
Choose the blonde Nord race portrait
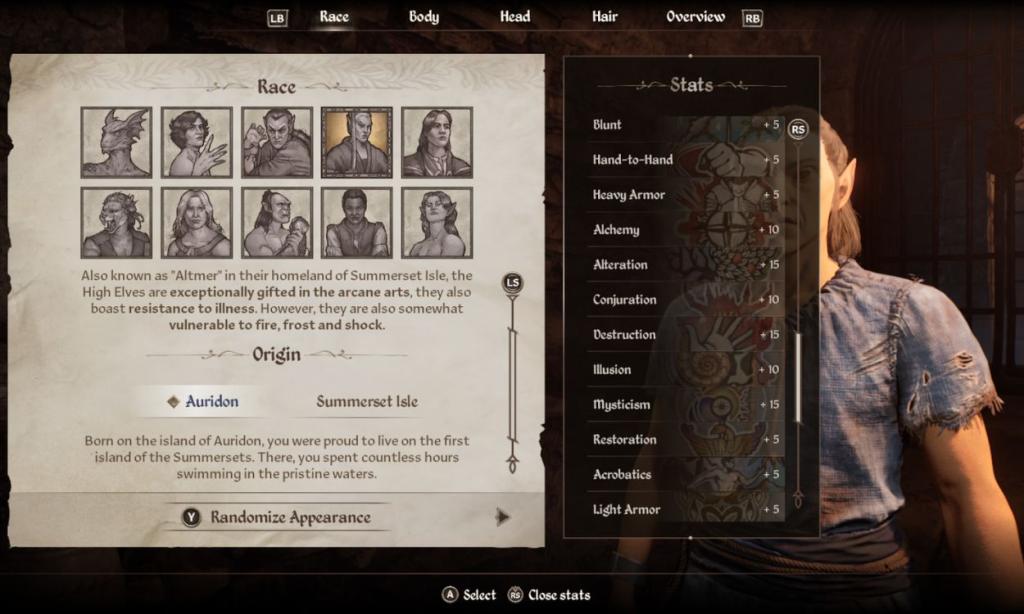coord(196,223)
